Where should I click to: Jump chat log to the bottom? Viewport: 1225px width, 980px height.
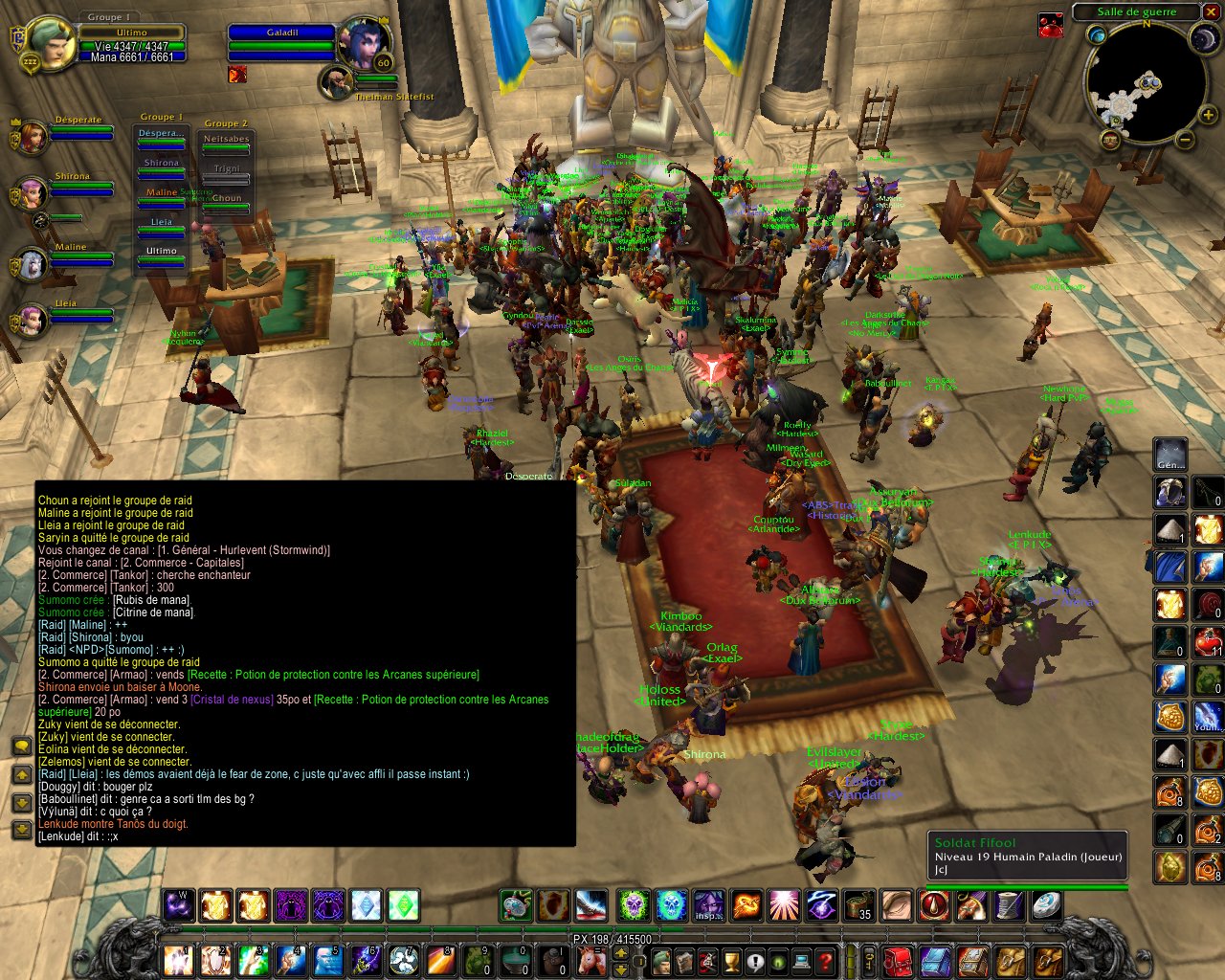click(x=21, y=830)
